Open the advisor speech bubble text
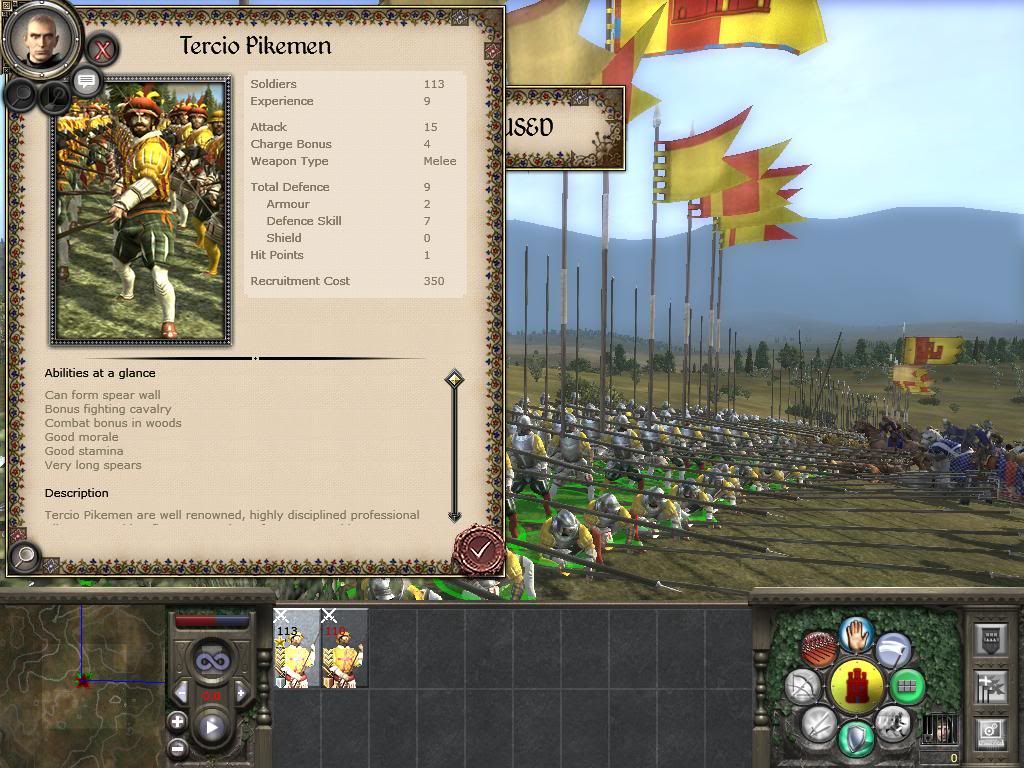The image size is (1024, 768). 87,81
